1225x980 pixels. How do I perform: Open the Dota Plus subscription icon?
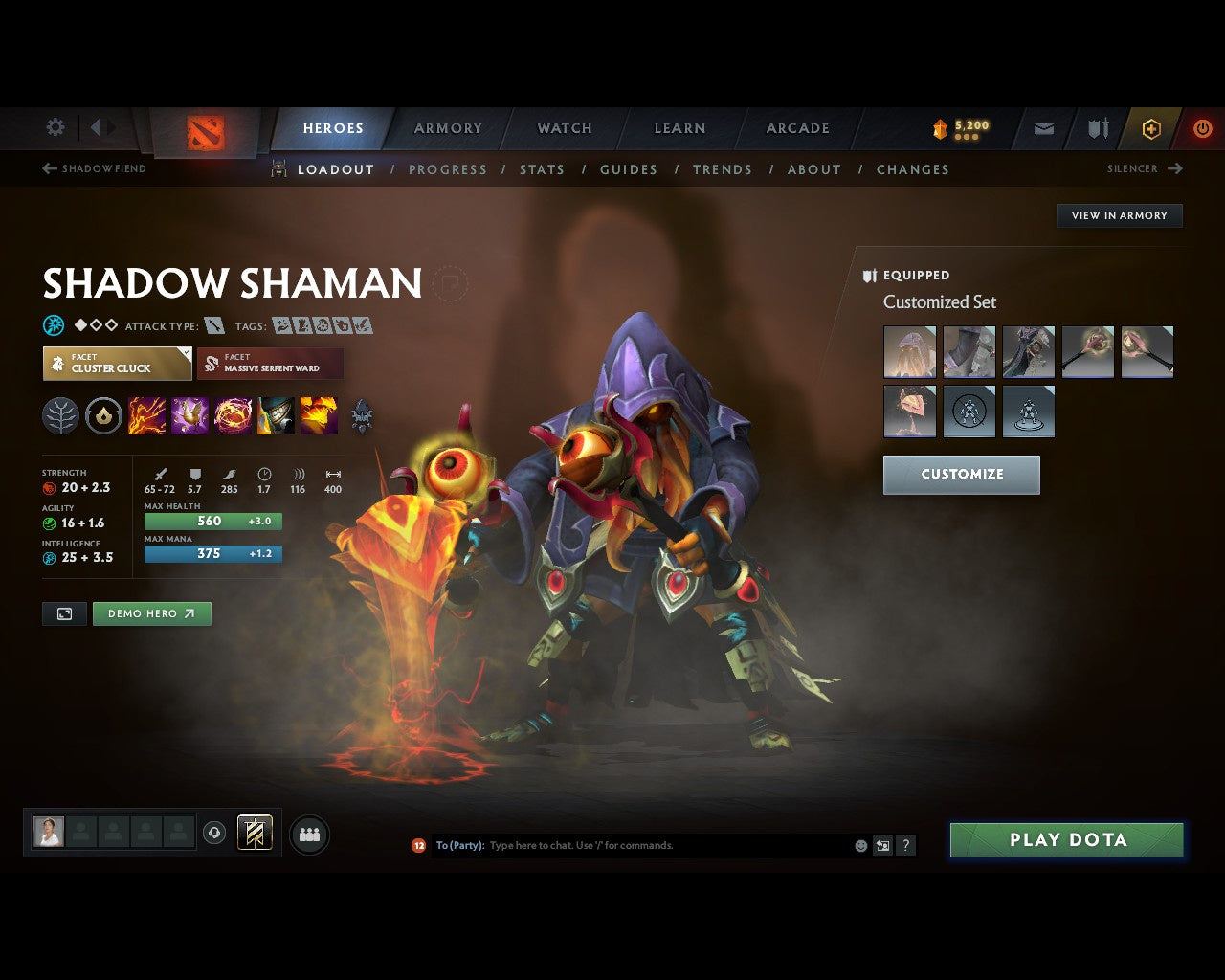pos(1150,127)
